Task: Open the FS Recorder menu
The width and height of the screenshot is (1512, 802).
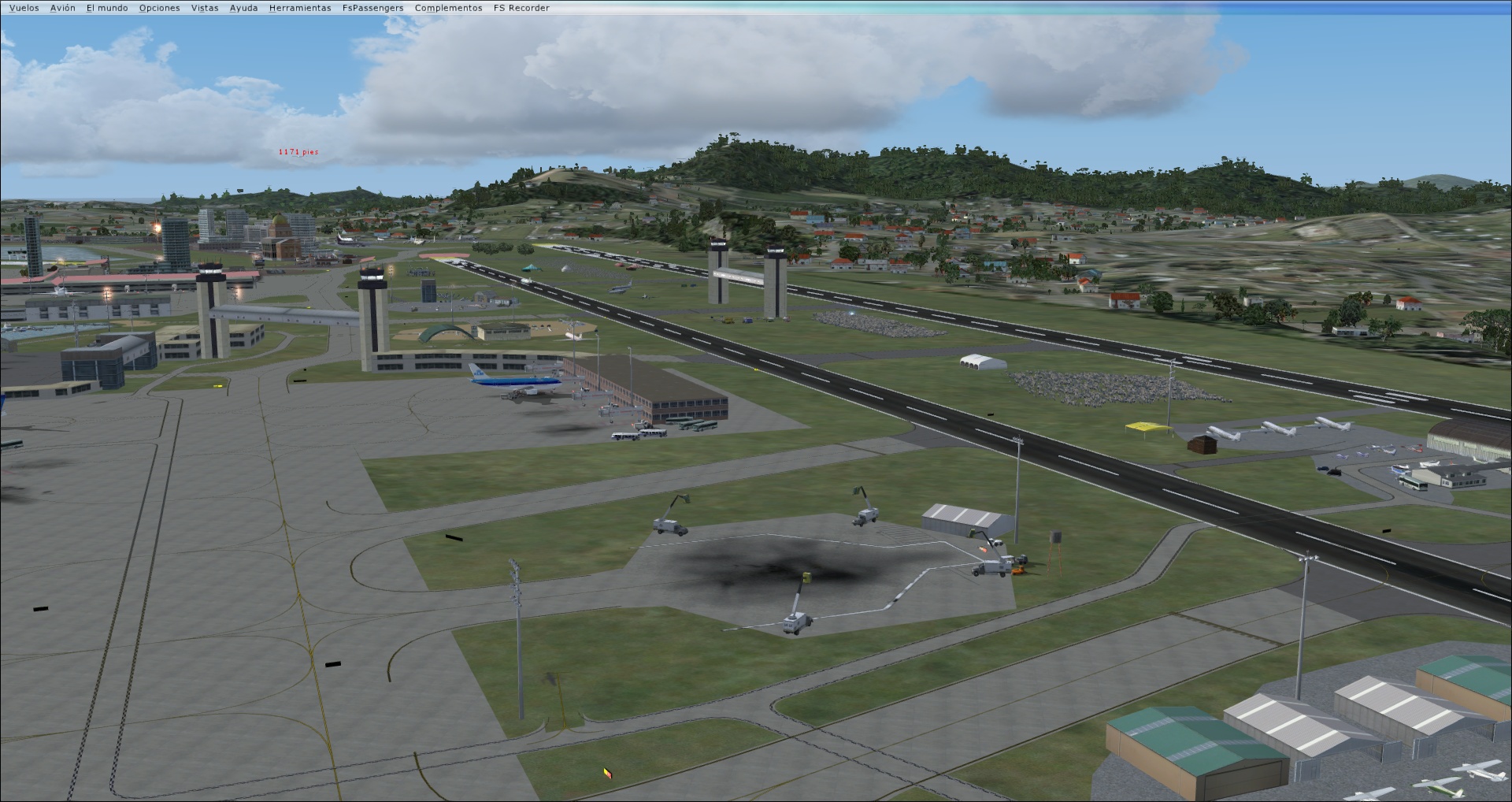Action: click(521, 7)
